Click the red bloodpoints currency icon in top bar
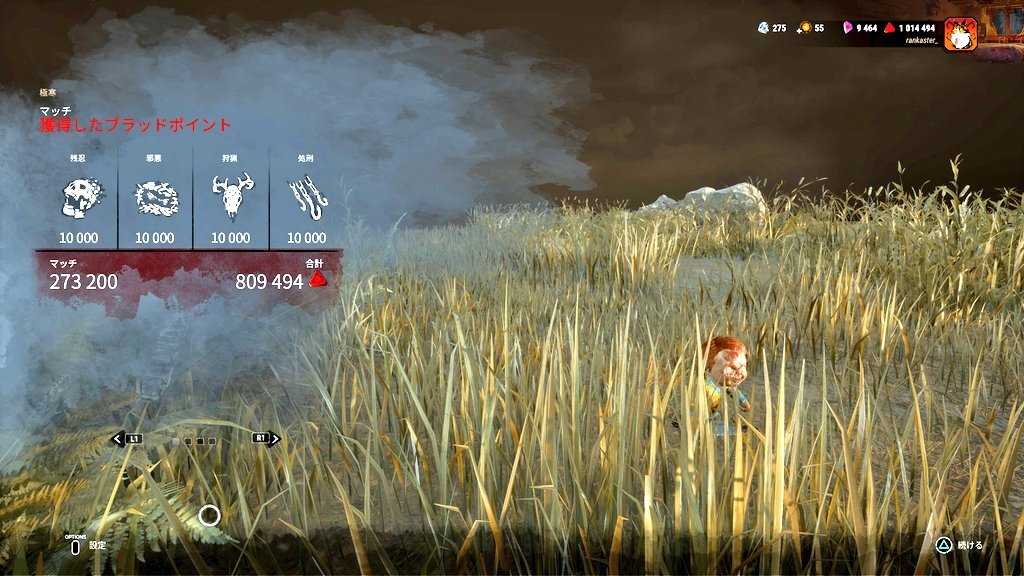The height and width of the screenshot is (576, 1024). pyautogui.click(x=888, y=28)
